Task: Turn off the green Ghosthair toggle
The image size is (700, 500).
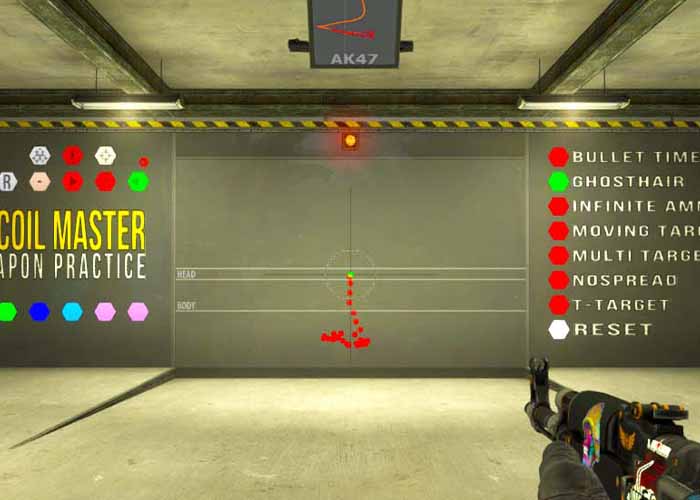Action: (x=558, y=182)
